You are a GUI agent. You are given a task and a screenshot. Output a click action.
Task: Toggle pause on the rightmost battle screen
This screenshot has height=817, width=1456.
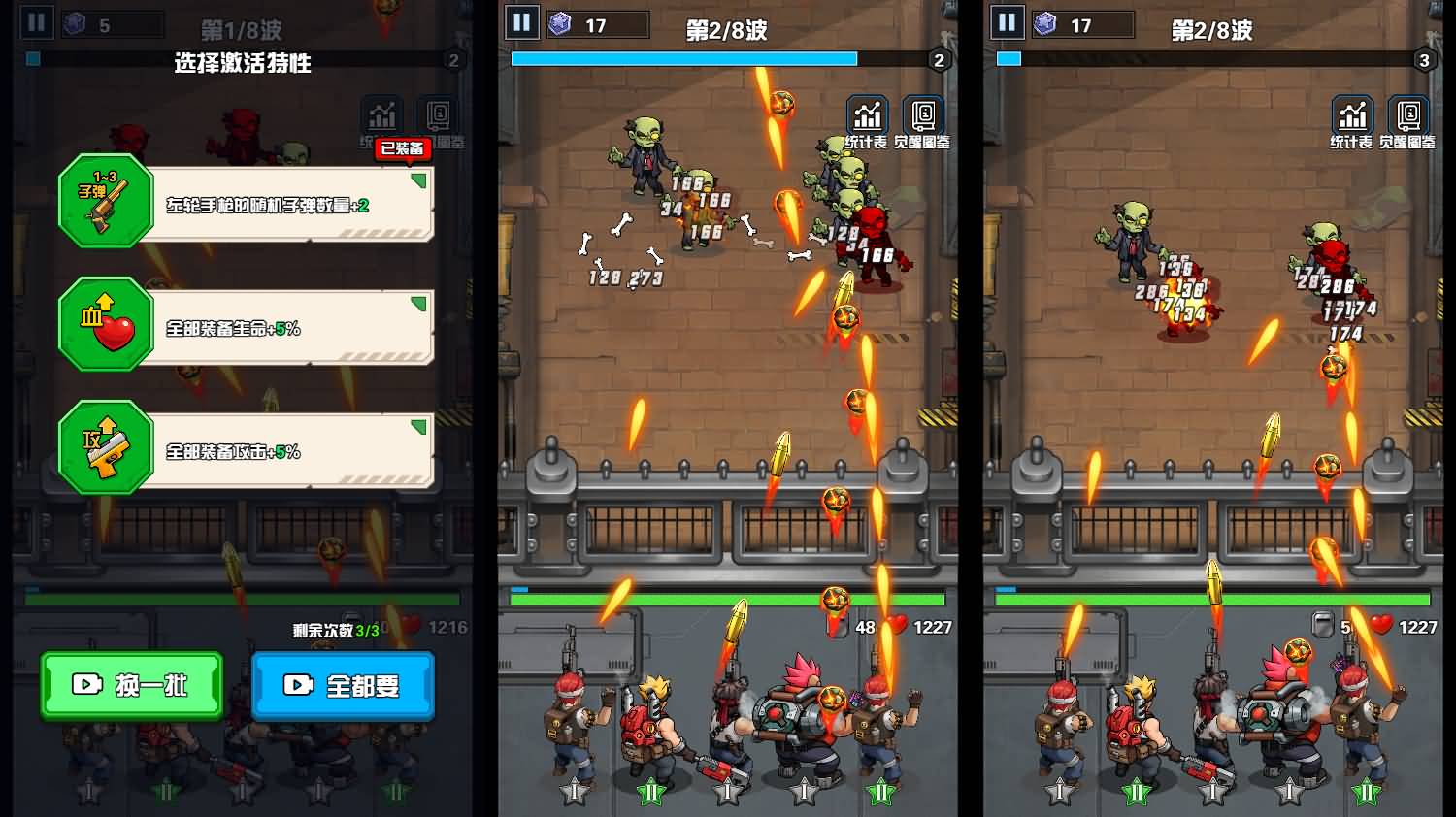click(1008, 23)
